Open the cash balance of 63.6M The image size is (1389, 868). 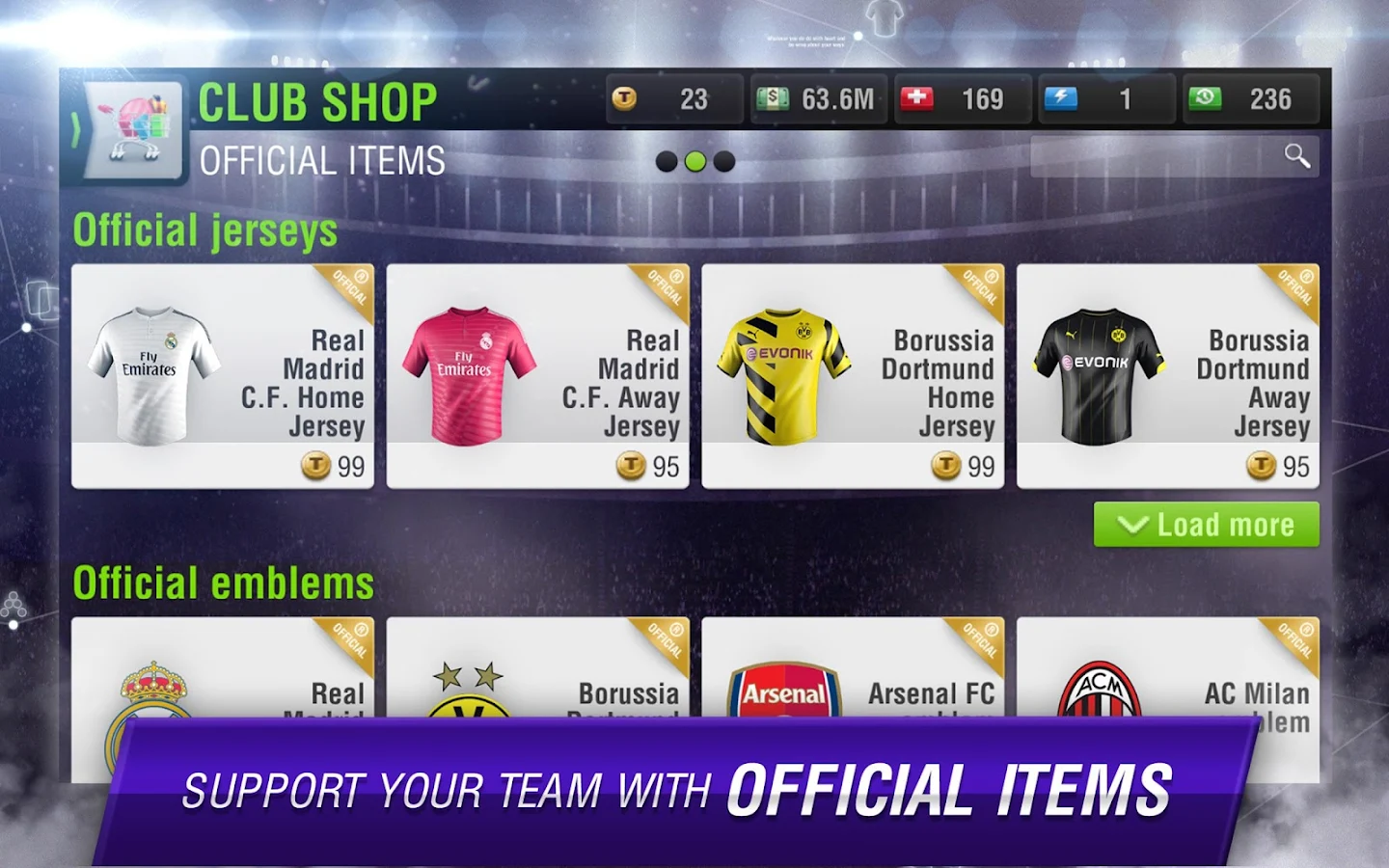(x=818, y=99)
